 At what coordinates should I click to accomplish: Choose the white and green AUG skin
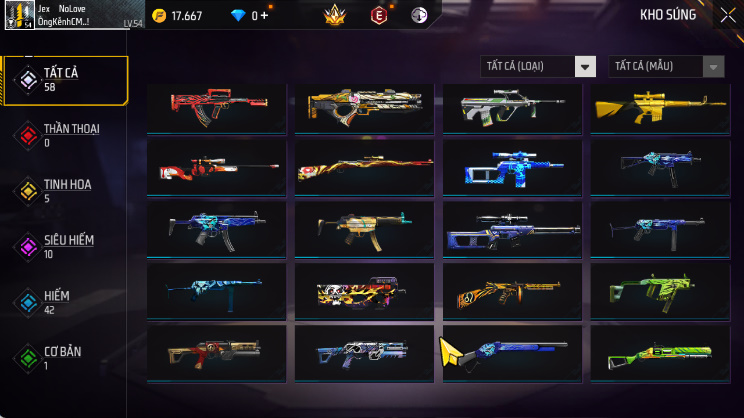point(511,108)
